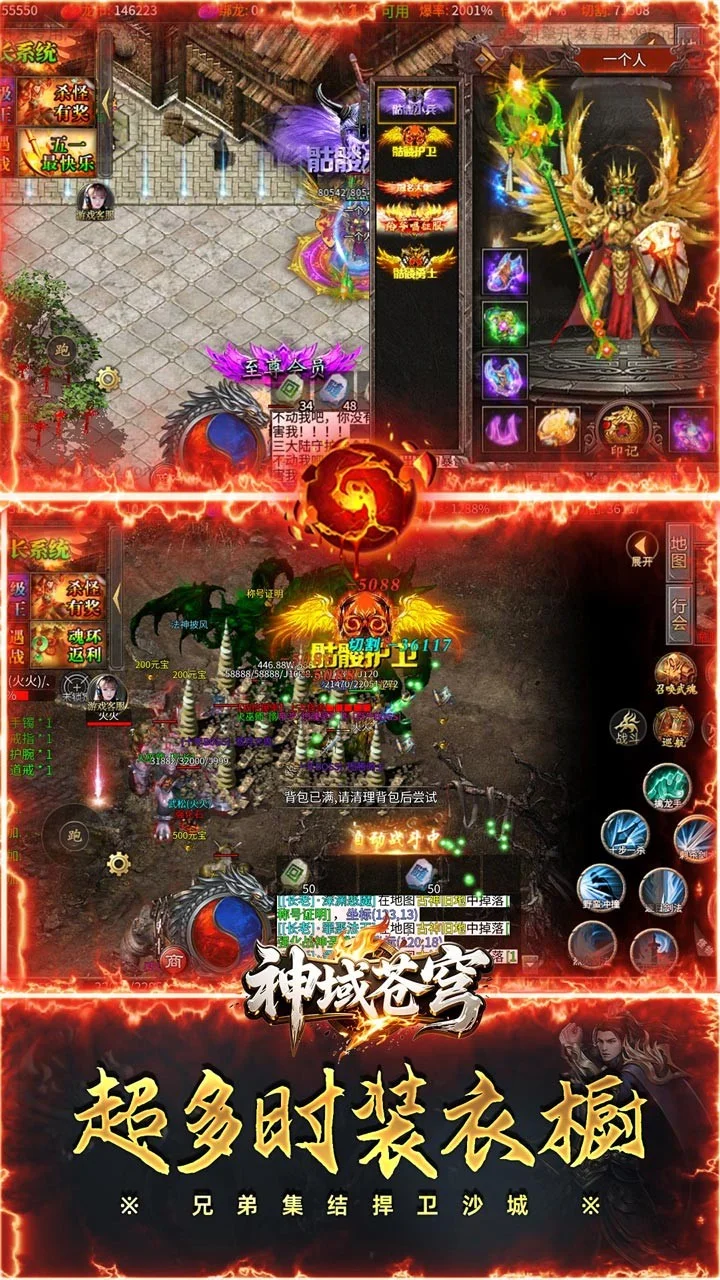Activate the 野蛮冲撞 charge skill

pyautogui.click(x=601, y=888)
